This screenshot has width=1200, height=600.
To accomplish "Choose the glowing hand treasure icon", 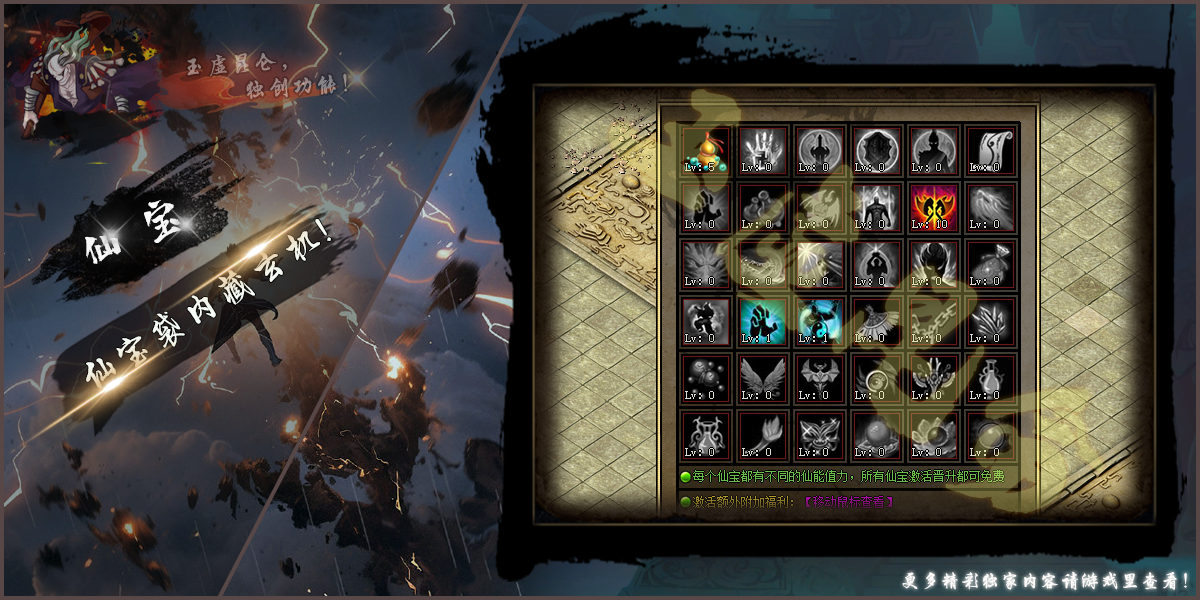I will click(x=763, y=151).
